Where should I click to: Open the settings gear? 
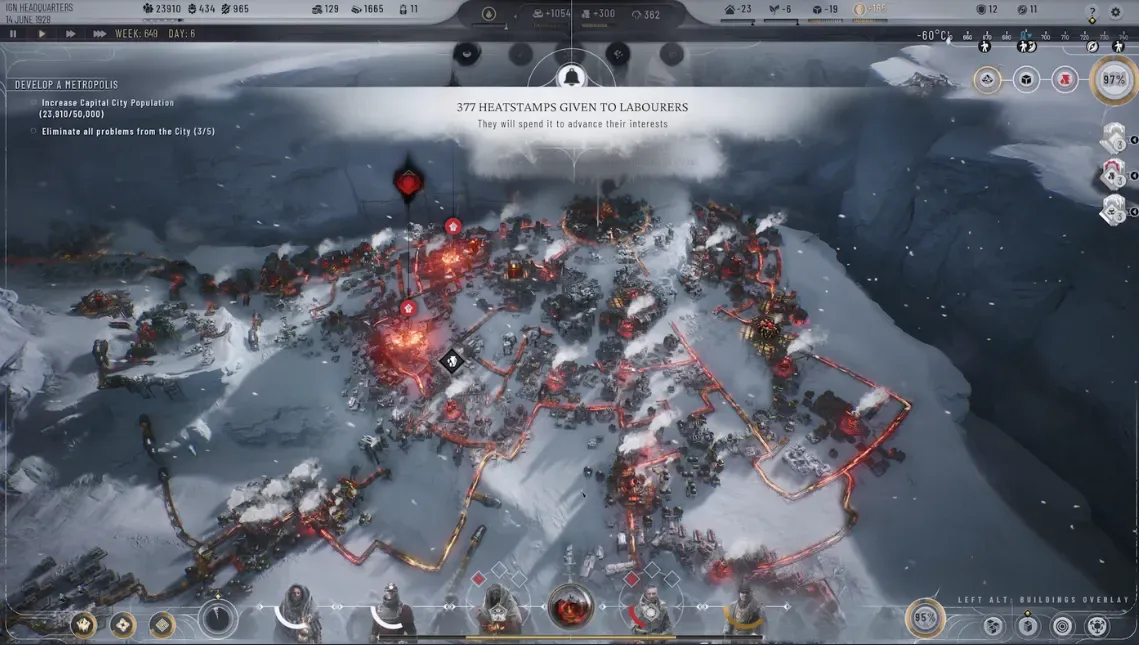[x=1116, y=12]
